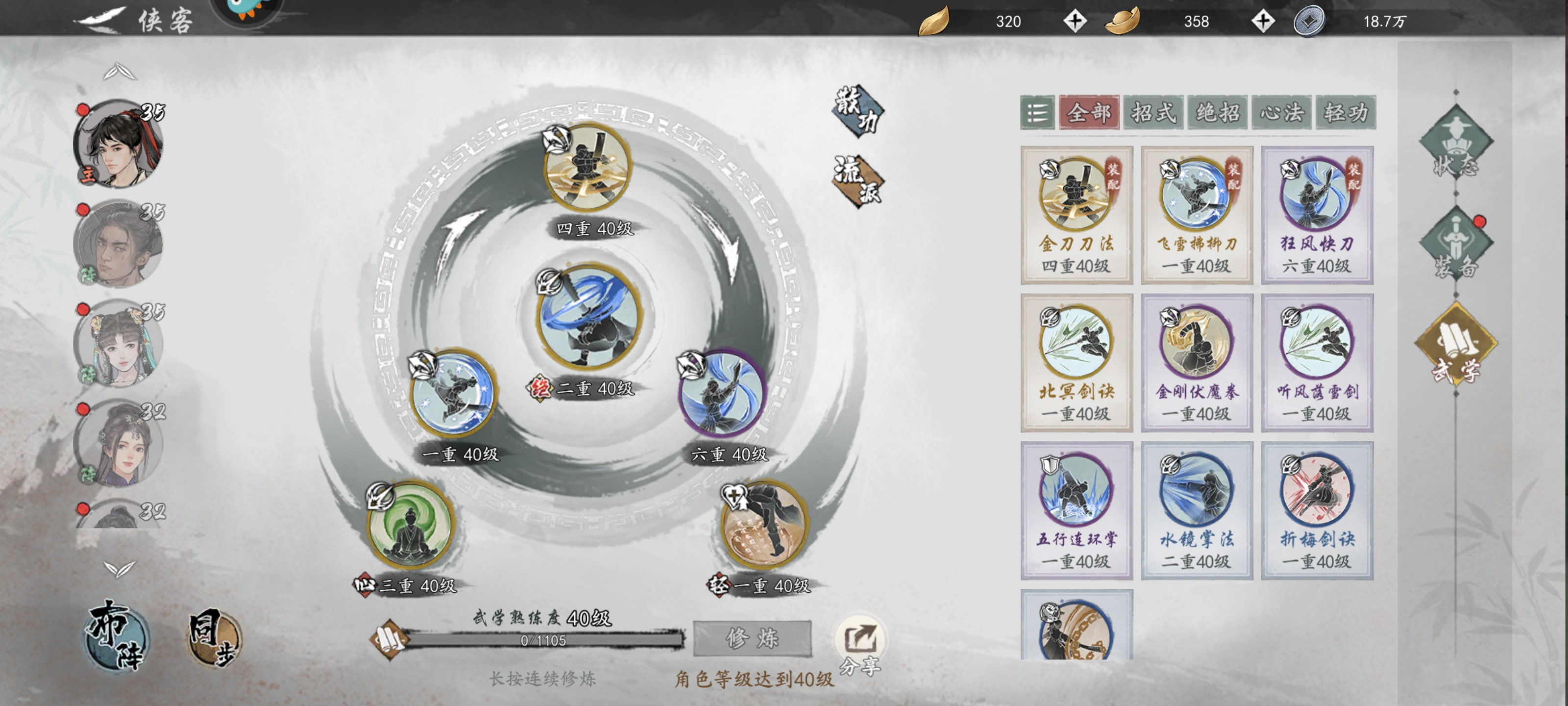
Task: Select the 北冥剑诀 skill card
Action: point(1076,363)
